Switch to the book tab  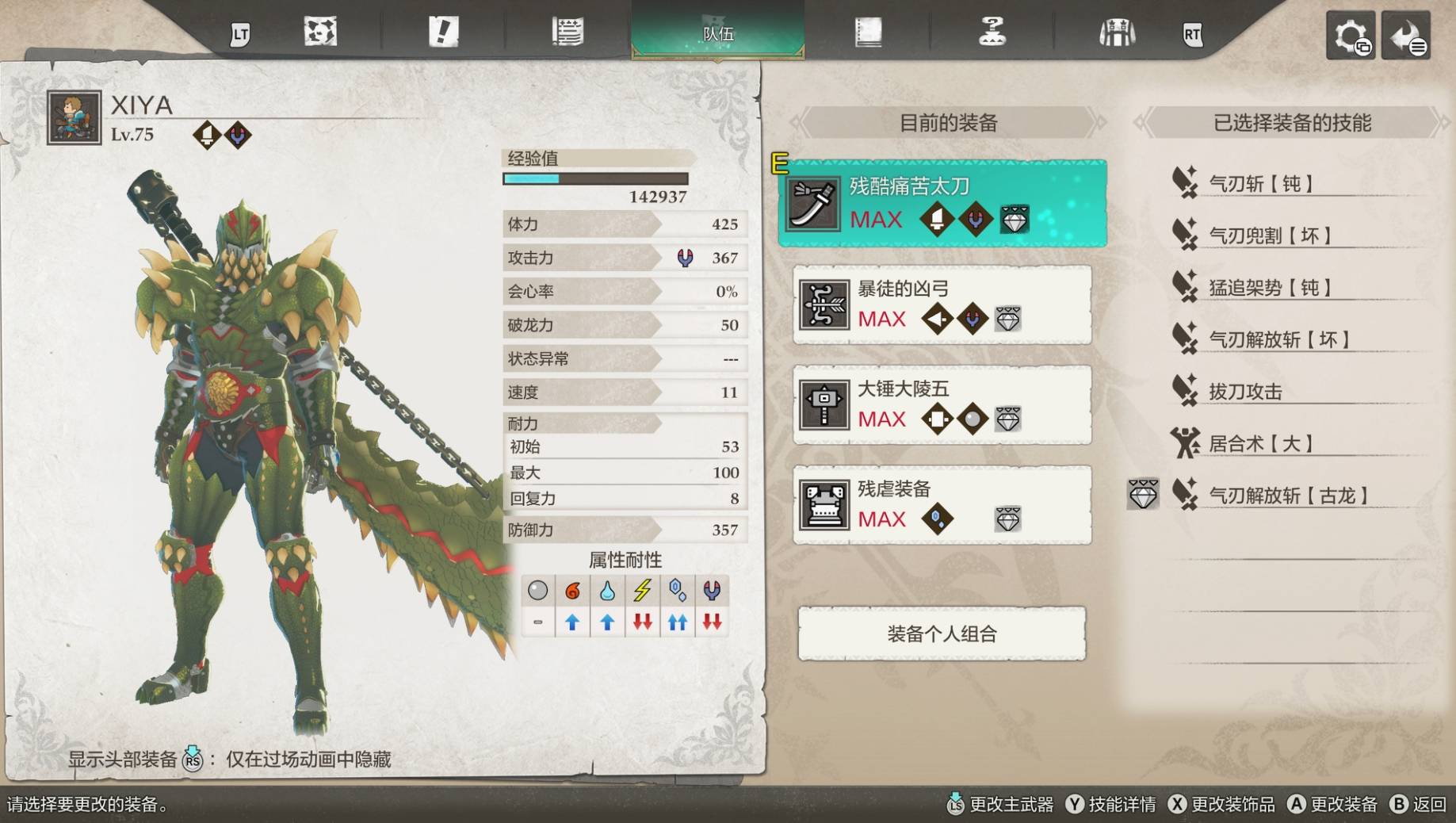[x=868, y=33]
